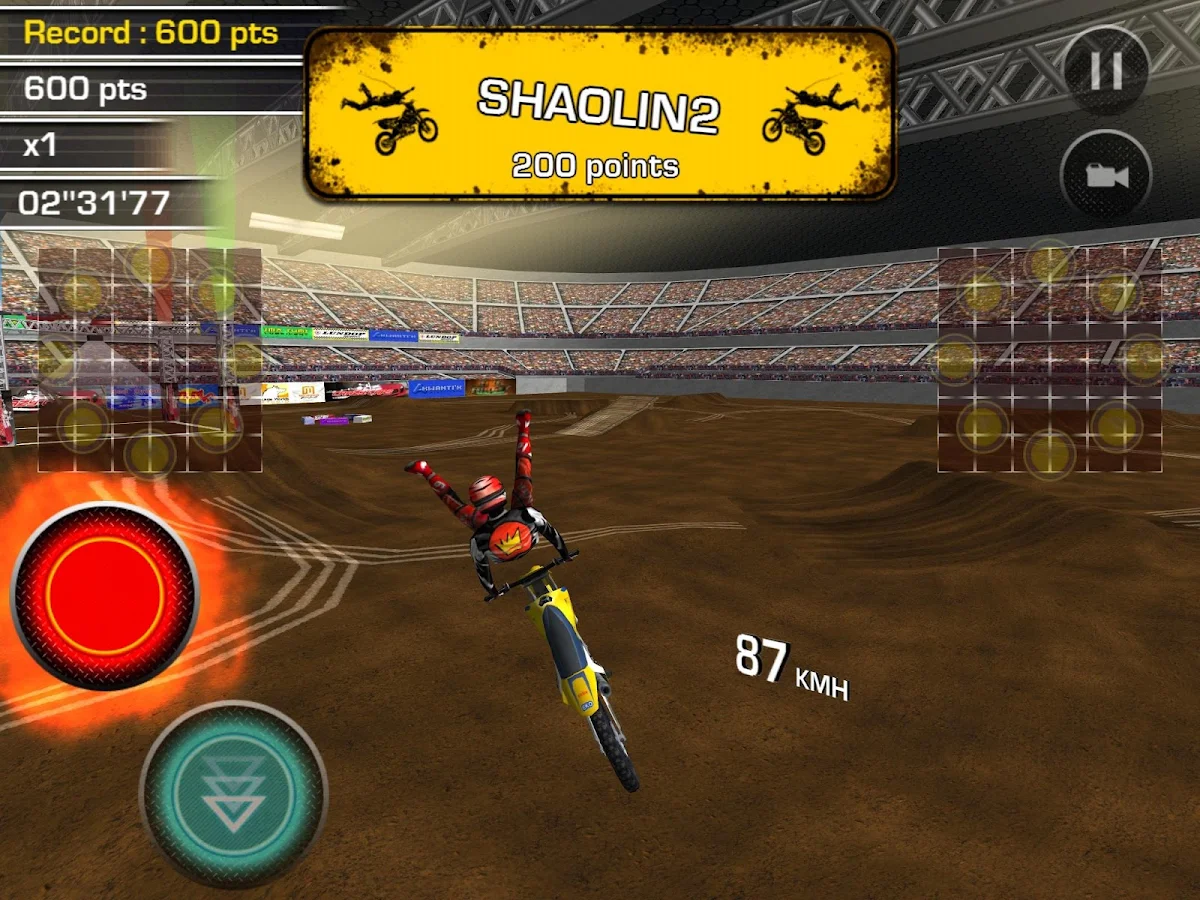The width and height of the screenshot is (1200, 900).
Task: Switch camera view using the camera icon
Action: coord(1106,176)
